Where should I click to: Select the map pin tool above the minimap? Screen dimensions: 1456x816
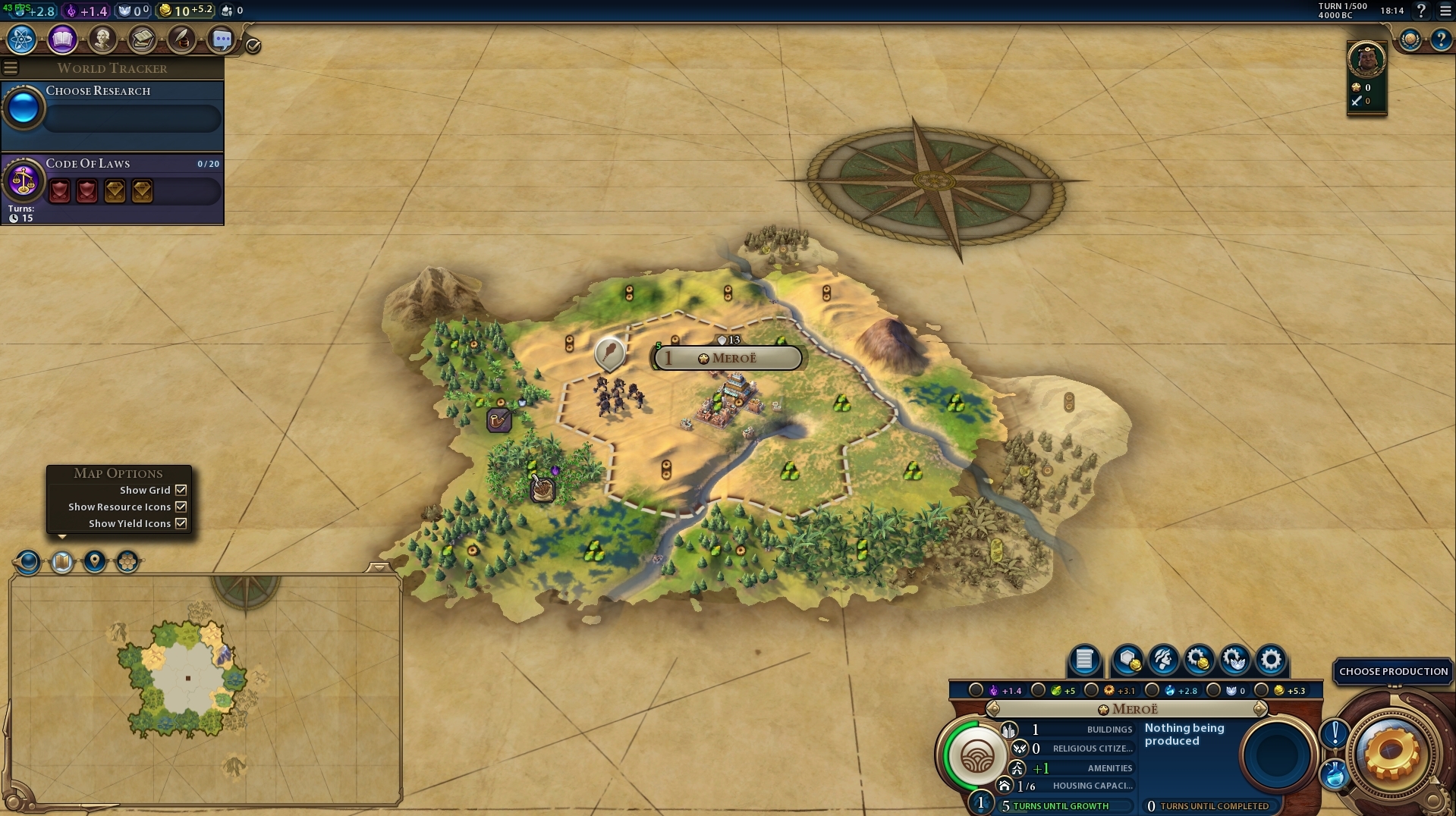coord(94,562)
